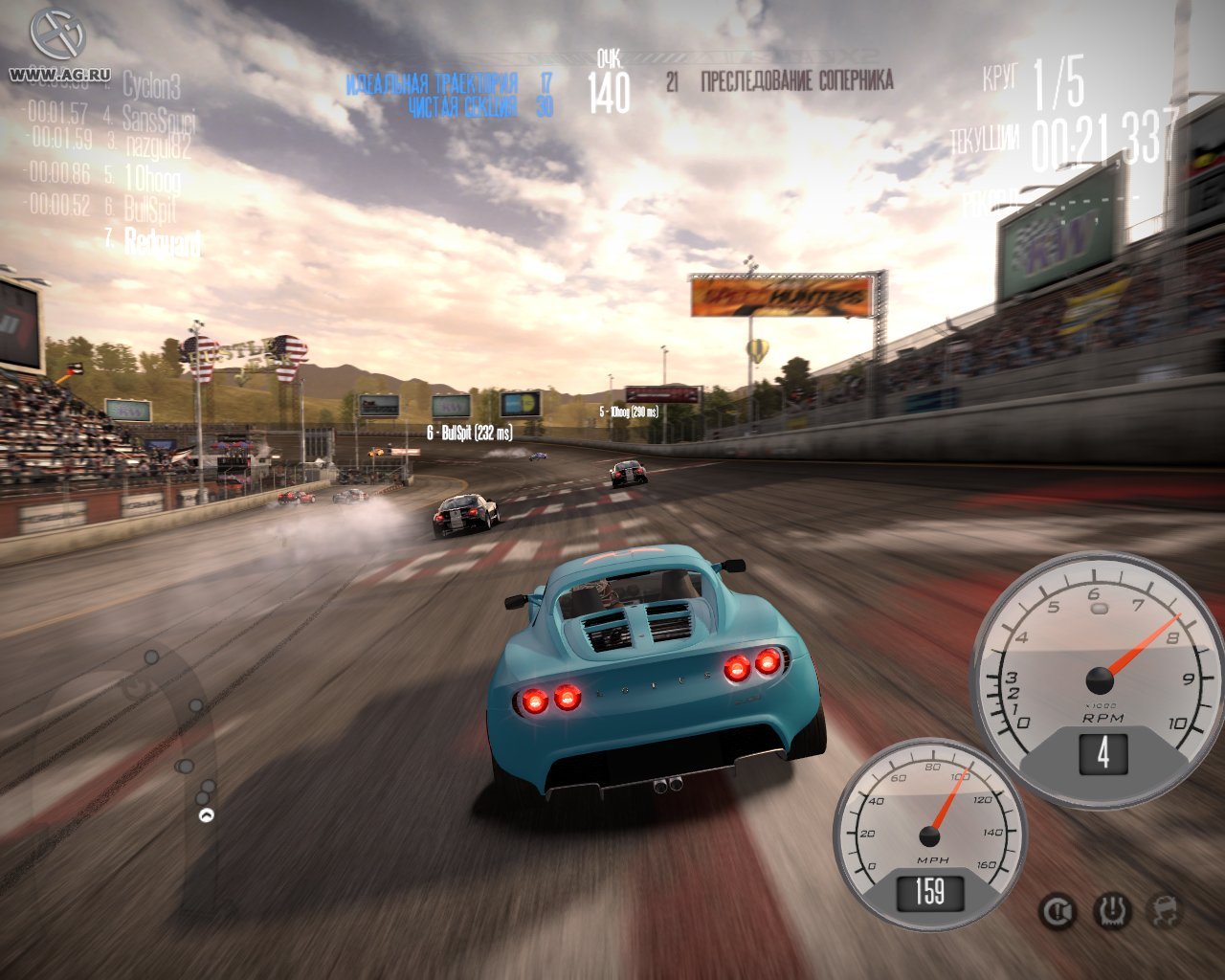The width and height of the screenshot is (1225, 980).
Task: Toggle the ПРЕСЛЕДОВАНИЕ СОПЕРНИКА indicator
Action: (797, 83)
